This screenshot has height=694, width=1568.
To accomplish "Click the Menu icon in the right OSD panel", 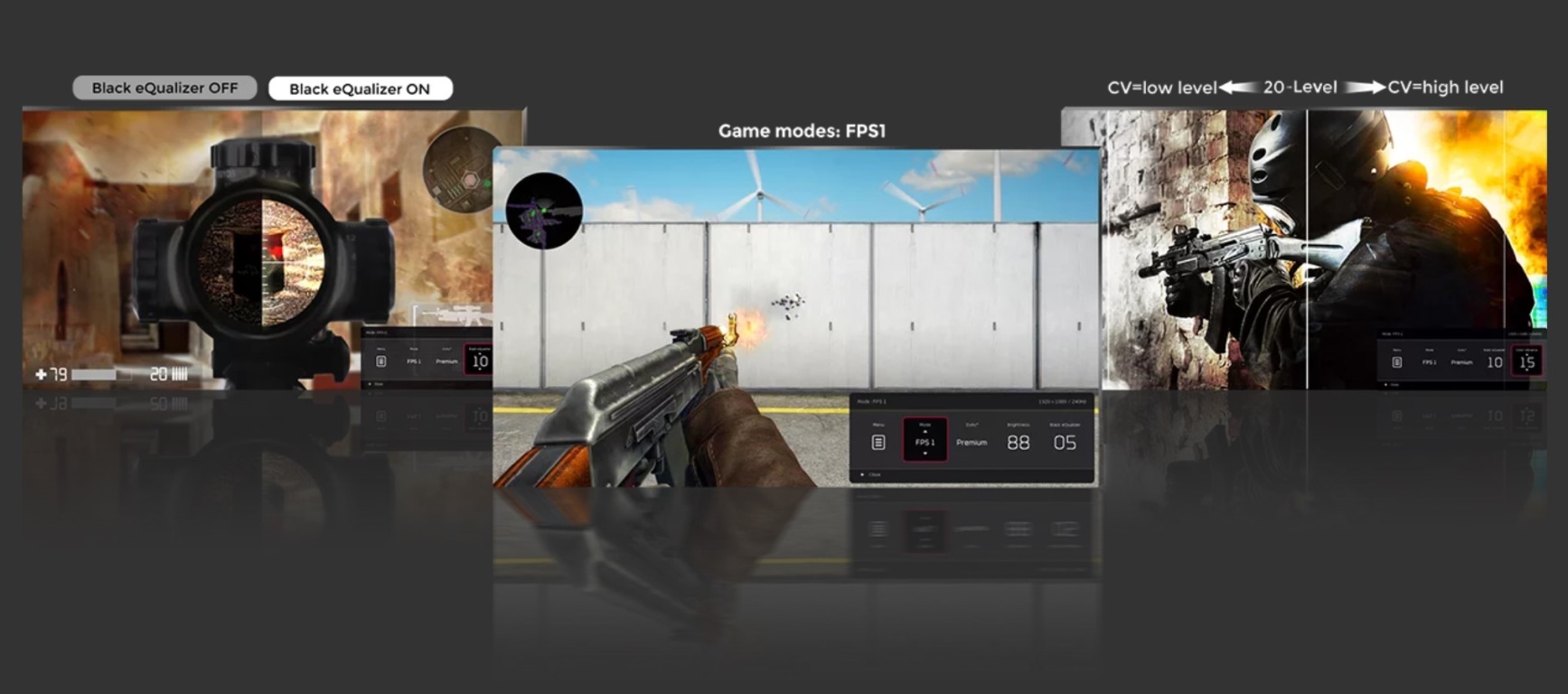I will 1398,362.
